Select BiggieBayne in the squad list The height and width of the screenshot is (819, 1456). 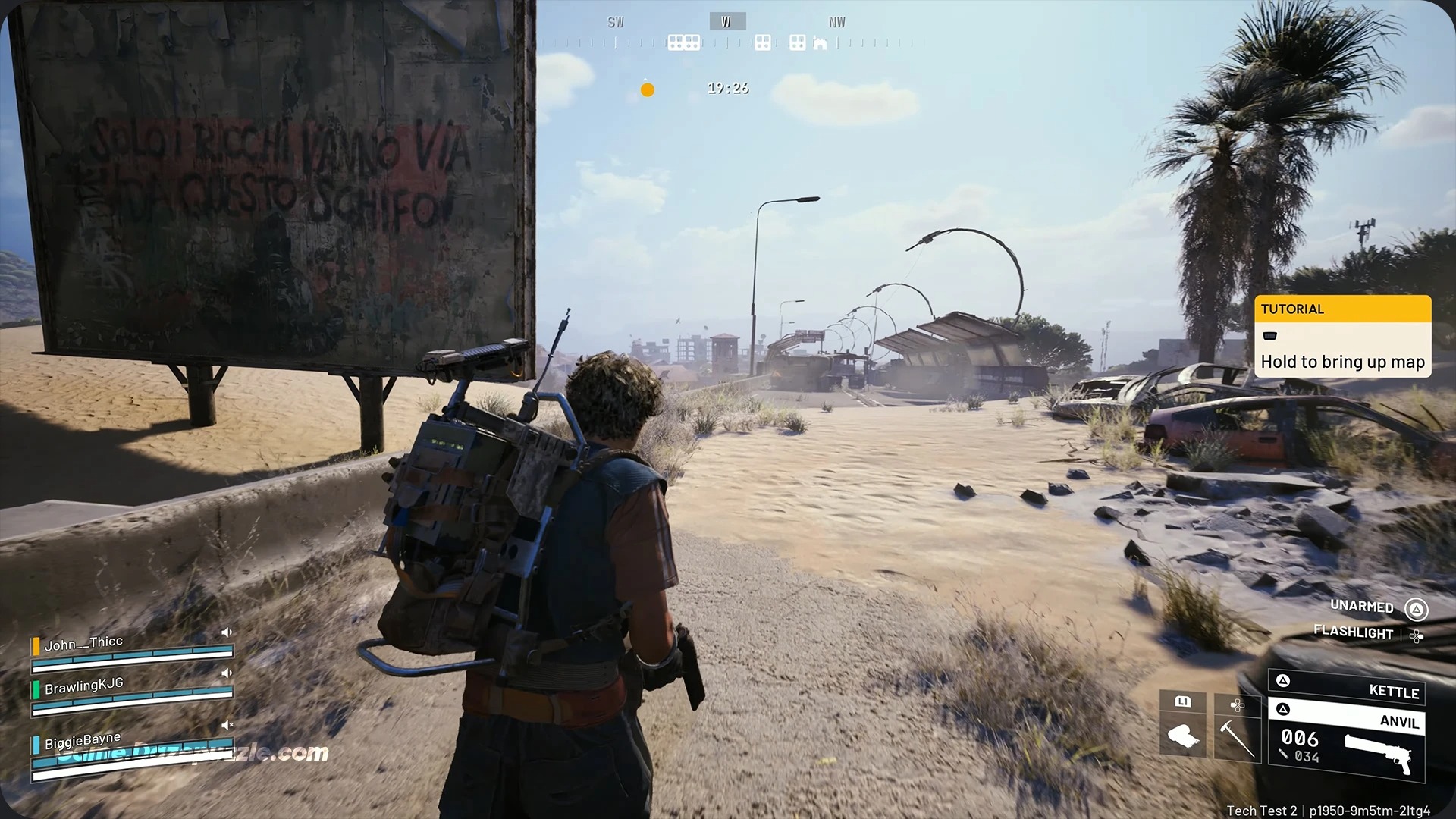pyautogui.click(x=83, y=740)
